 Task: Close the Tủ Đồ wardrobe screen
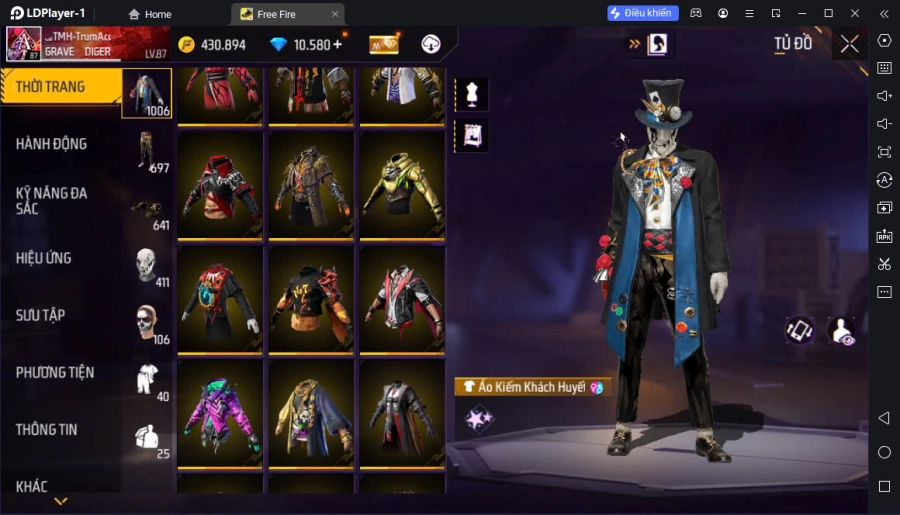coord(849,44)
